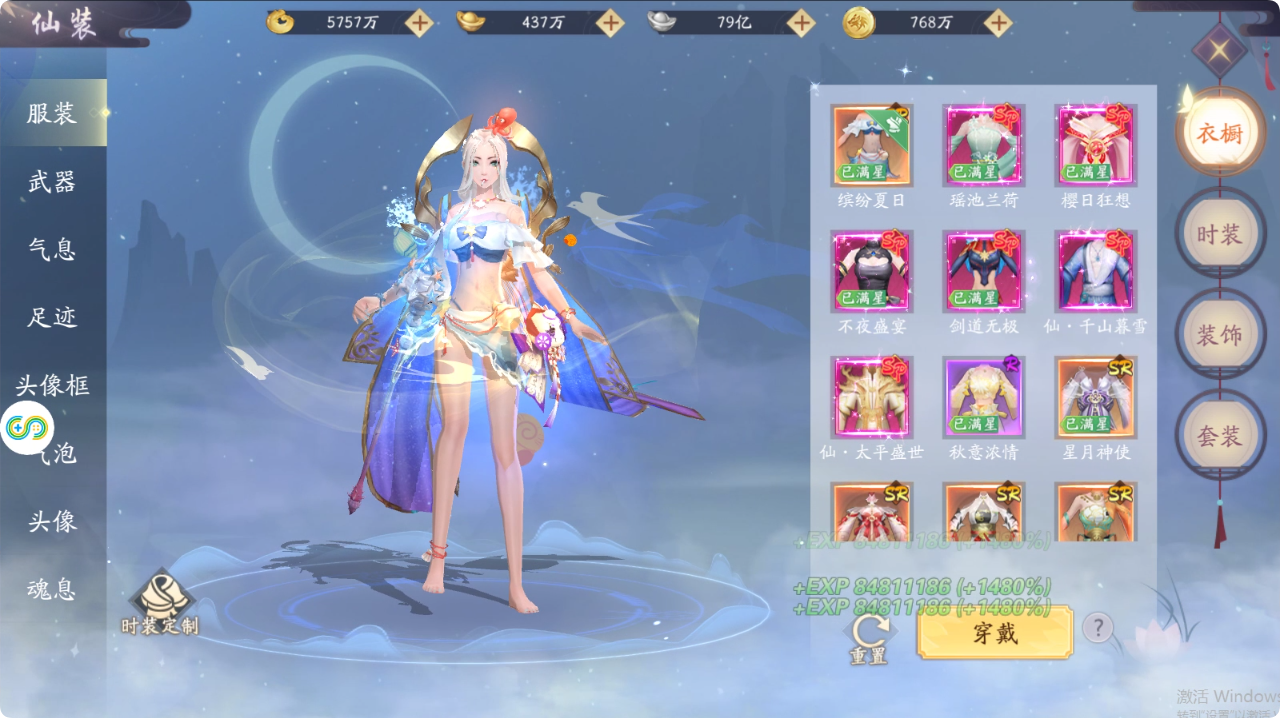Switch to the 武器 category tab
1280x718 pixels.
(x=52, y=182)
